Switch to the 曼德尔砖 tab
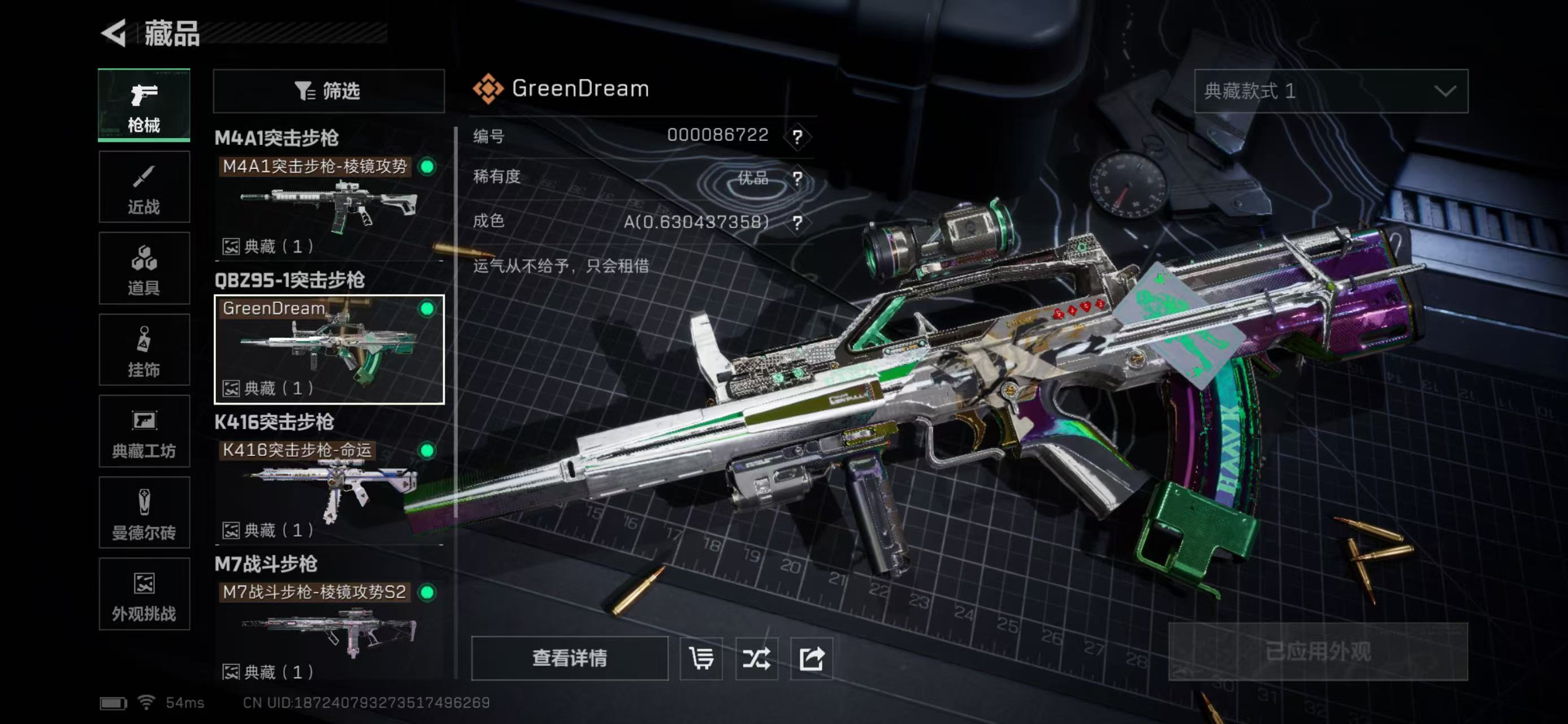 point(144,512)
